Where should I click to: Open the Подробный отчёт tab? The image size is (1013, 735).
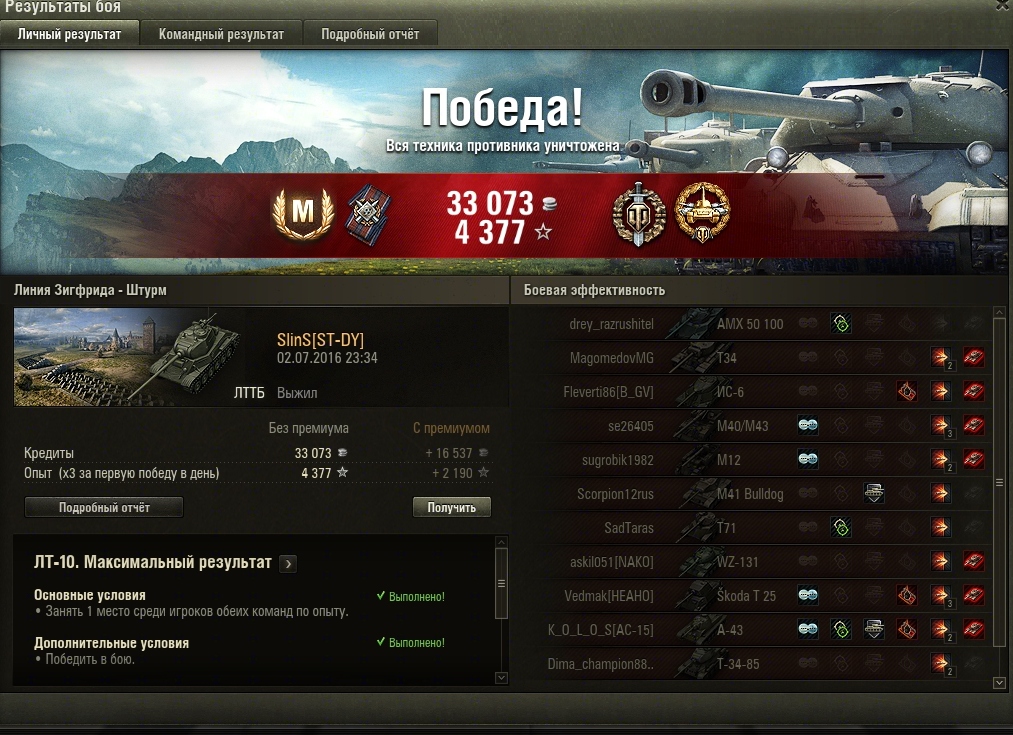click(x=370, y=34)
